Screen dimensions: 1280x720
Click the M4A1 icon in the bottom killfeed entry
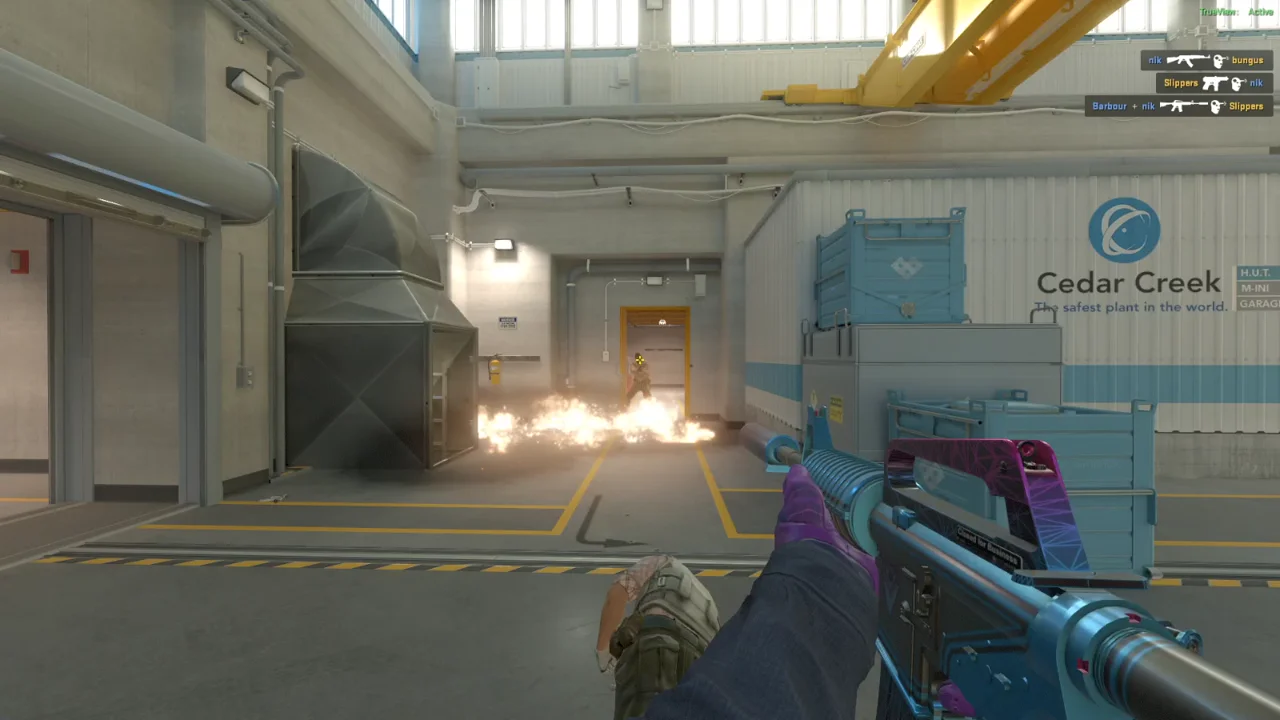(1183, 106)
